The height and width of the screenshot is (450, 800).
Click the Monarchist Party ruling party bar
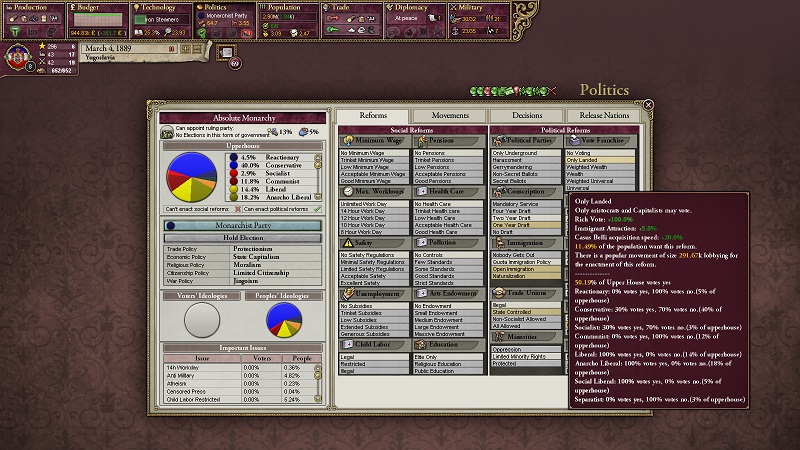[x=239, y=226]
